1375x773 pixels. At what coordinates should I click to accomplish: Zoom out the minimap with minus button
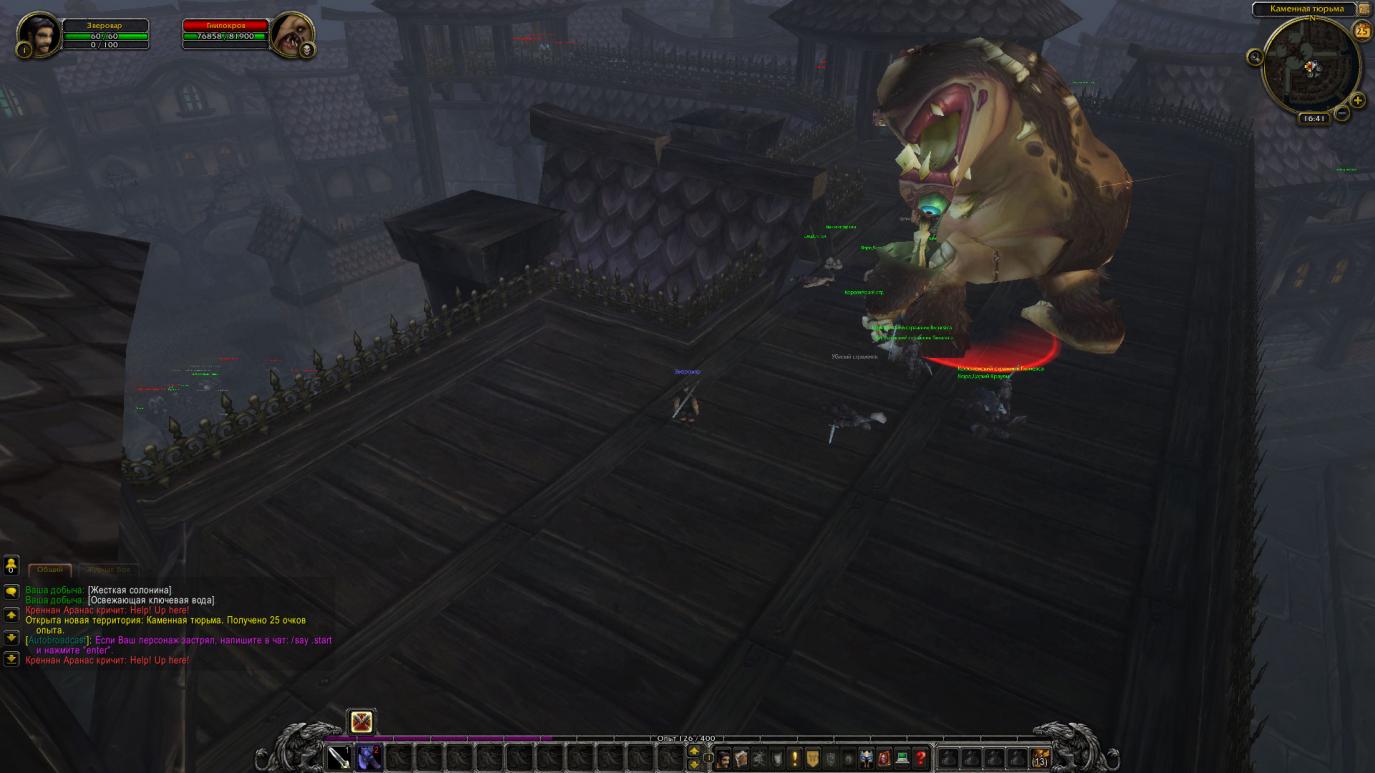click(x=1342, y=113)
